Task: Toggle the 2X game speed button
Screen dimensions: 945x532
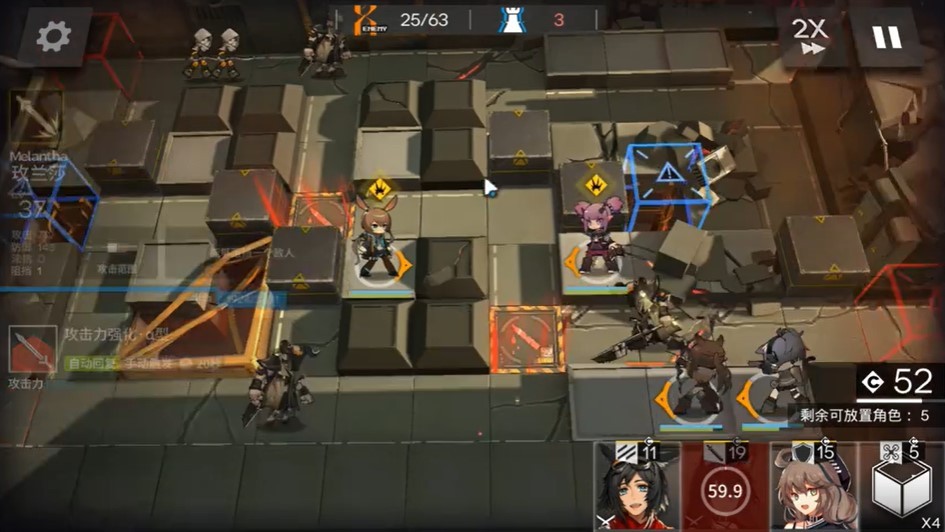Action: [809, 37]
